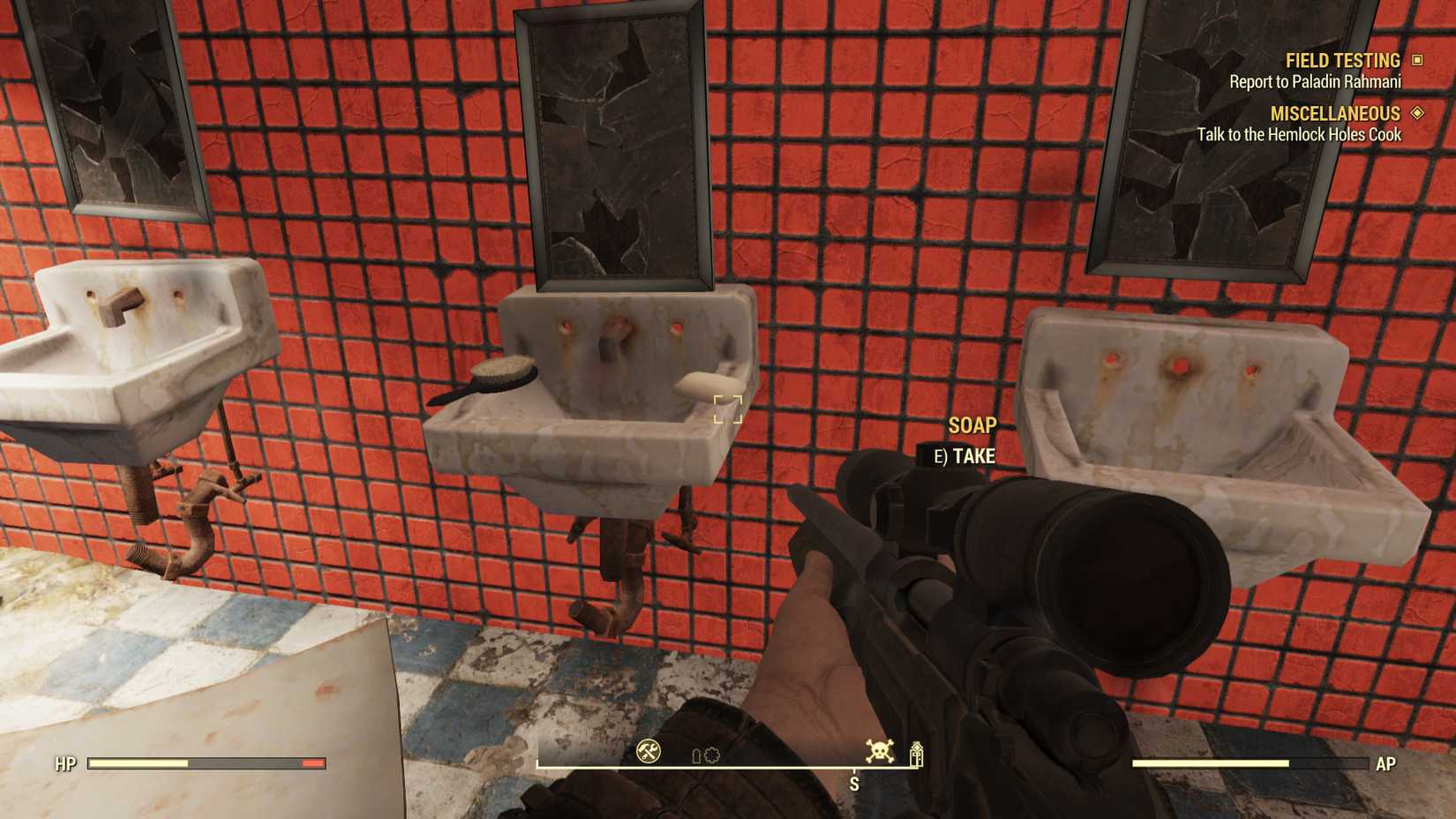Click the flower icon beside the ammo indicator
This screenshot has width=1456, height=819.
[711, 756]
